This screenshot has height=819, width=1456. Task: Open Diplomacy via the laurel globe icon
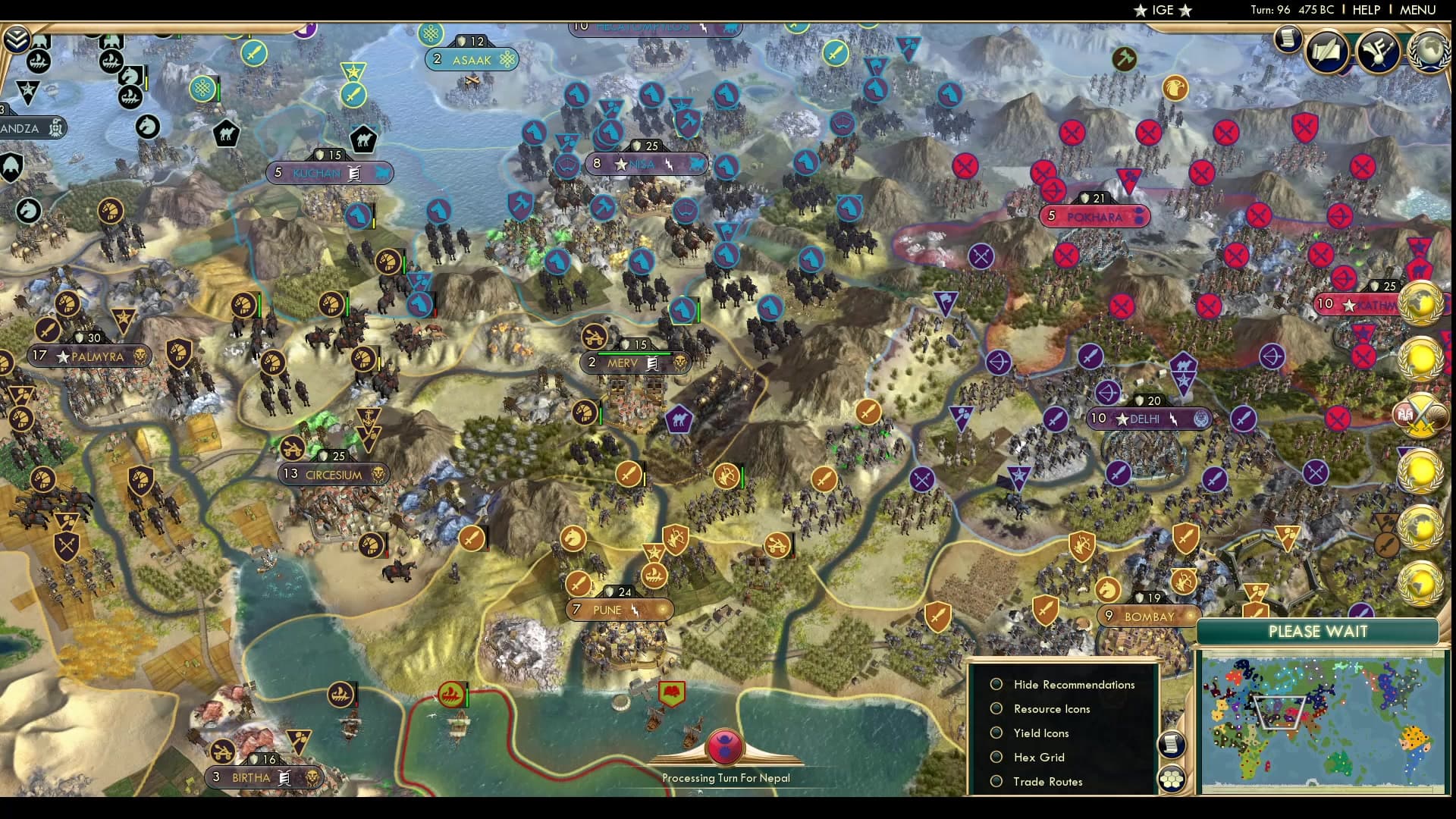pyautogui.click(x=1431, y=51)
